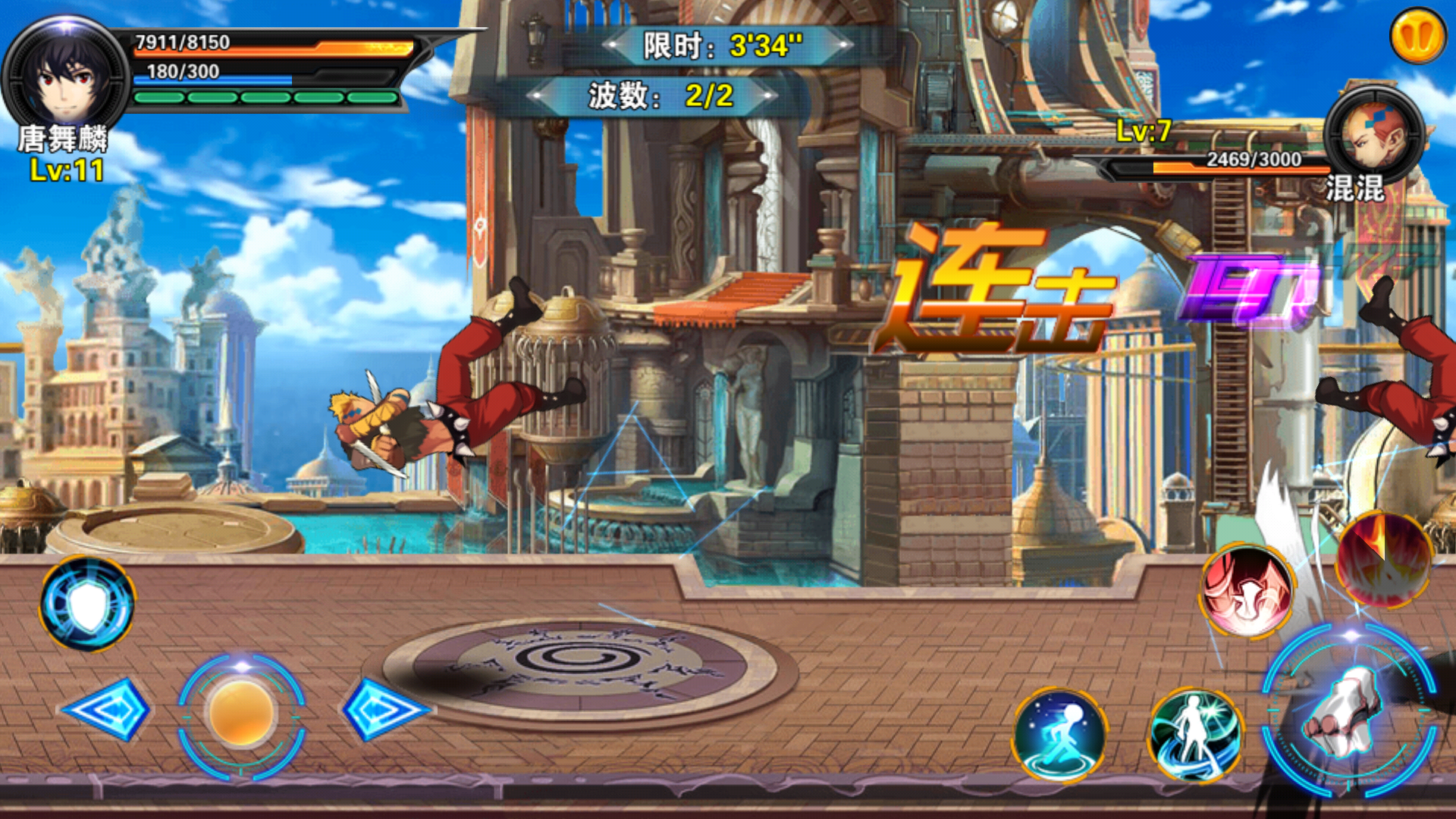
Task: Use the running figure dash skill
Action: point(1059,734)
